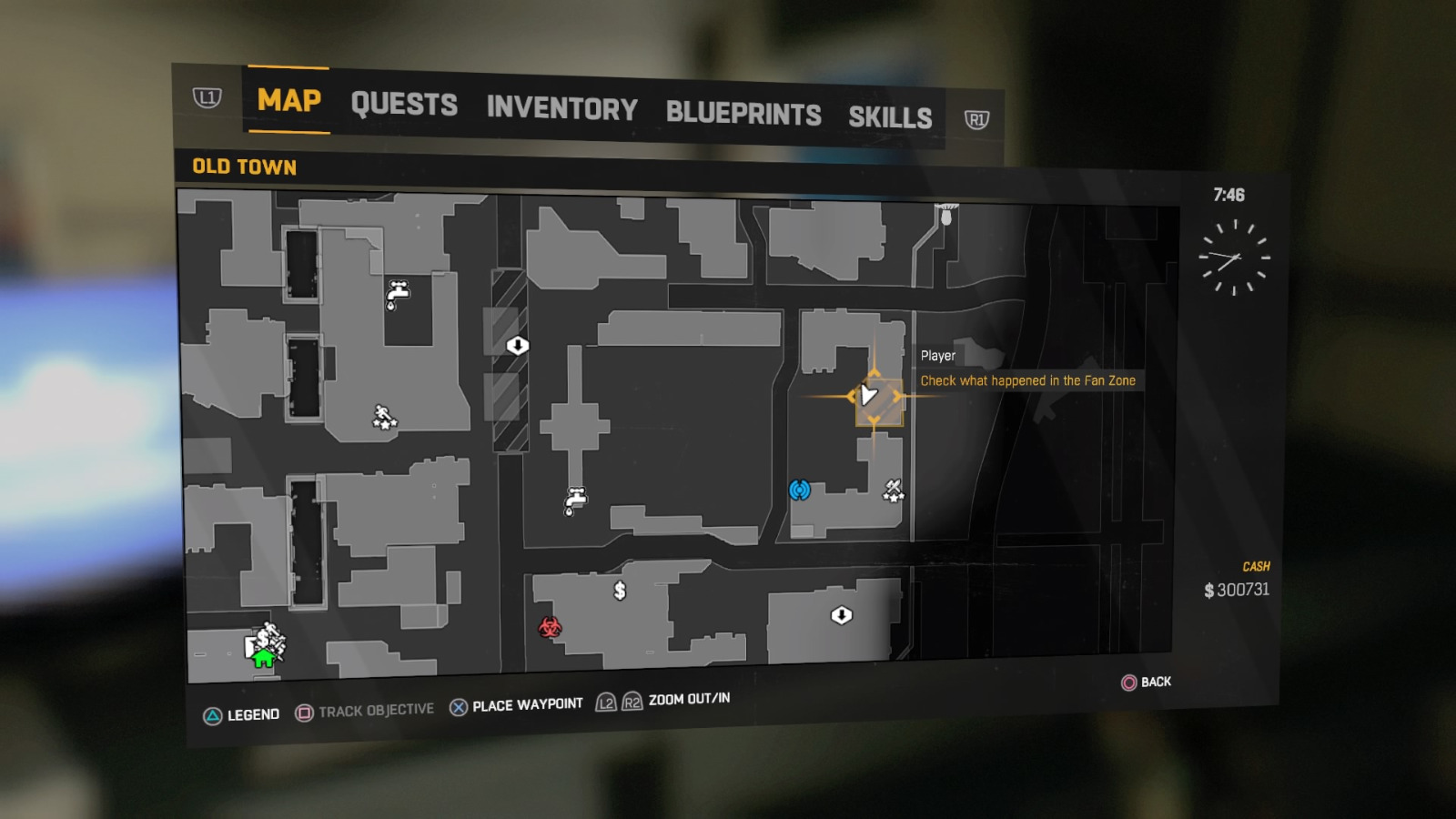Switch to the QUESTS tab
This screenshot has height=819, width=1456.
click(x=404, y=106)
